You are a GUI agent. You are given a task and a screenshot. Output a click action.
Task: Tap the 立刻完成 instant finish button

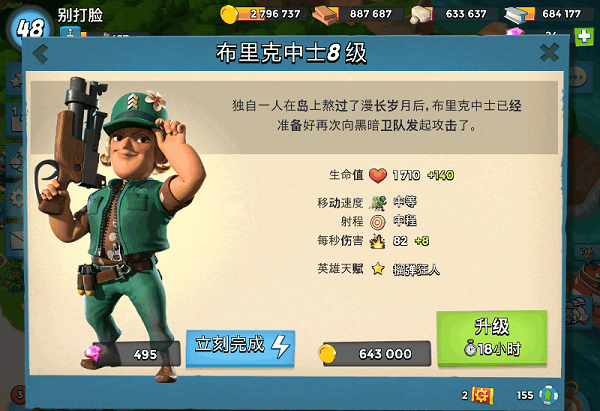coord(240,346)
